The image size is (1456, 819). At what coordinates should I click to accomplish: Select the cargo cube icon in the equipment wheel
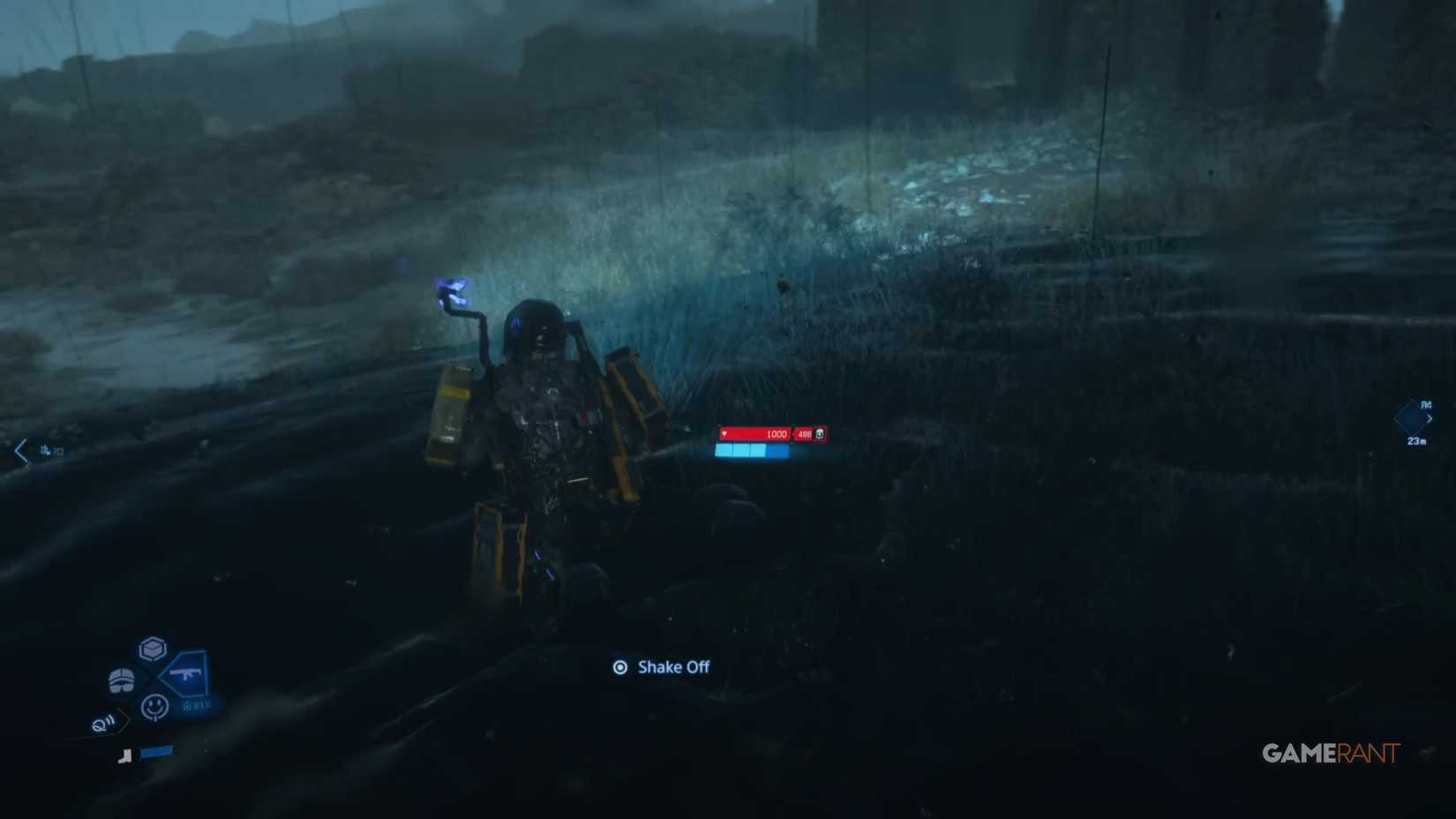click(151, 649)
